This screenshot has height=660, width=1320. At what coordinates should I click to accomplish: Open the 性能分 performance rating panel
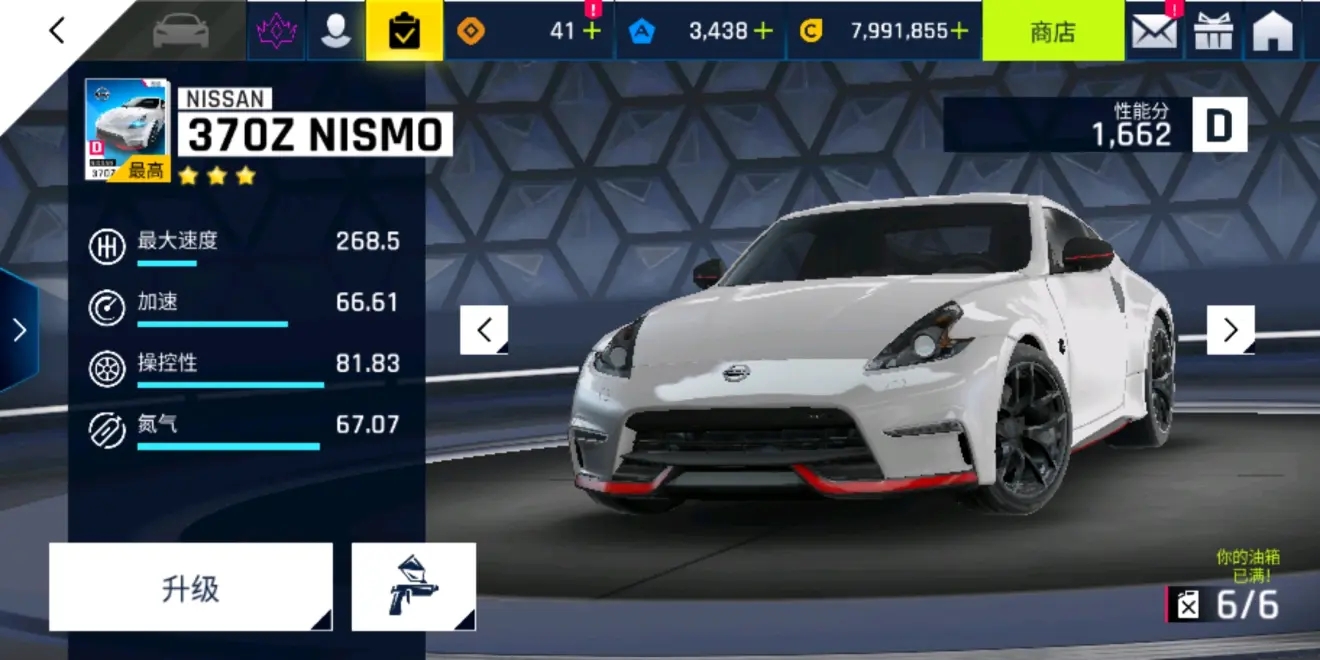(1096, 125)
